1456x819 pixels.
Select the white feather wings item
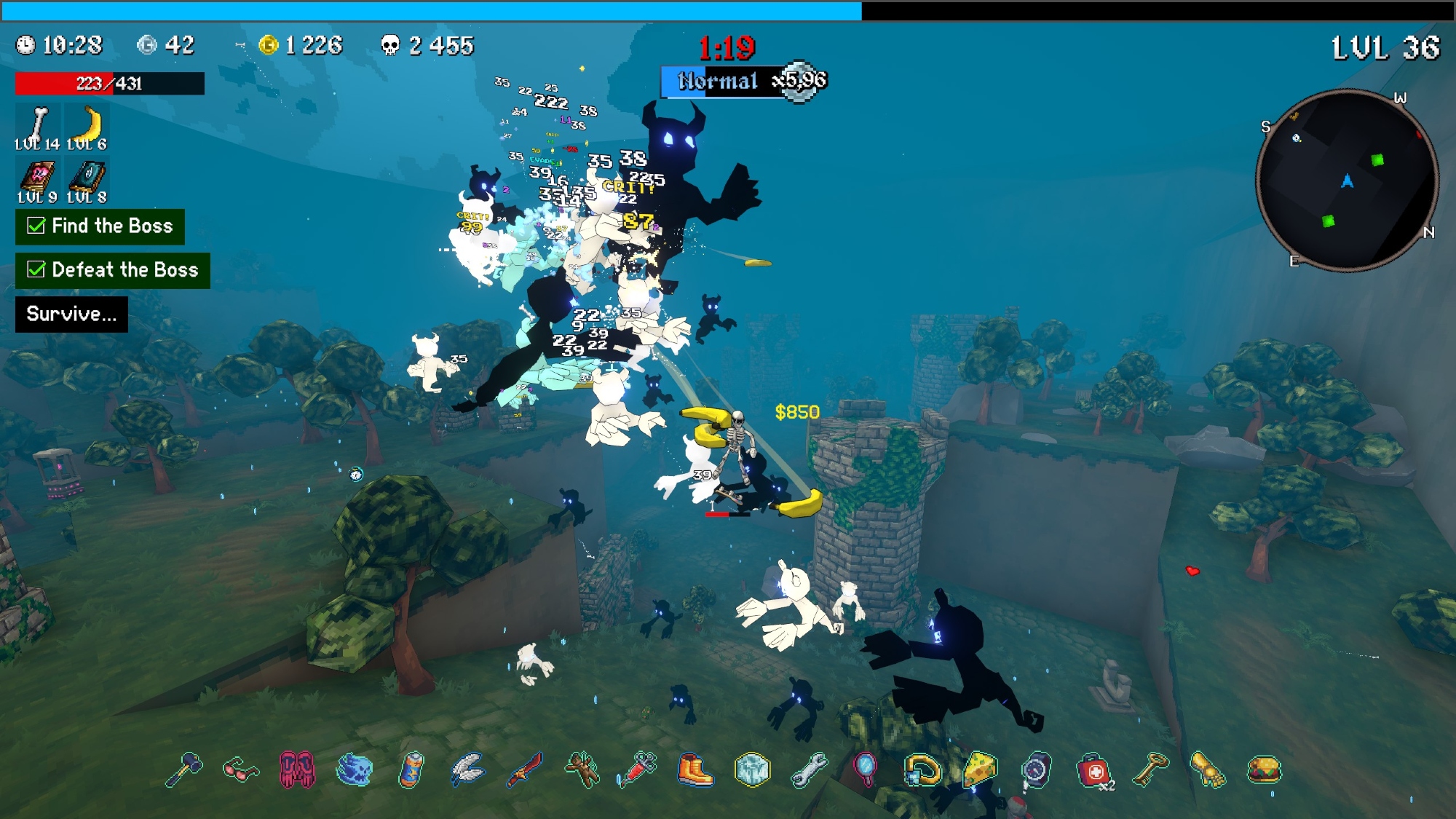click(x=467, y=769)
